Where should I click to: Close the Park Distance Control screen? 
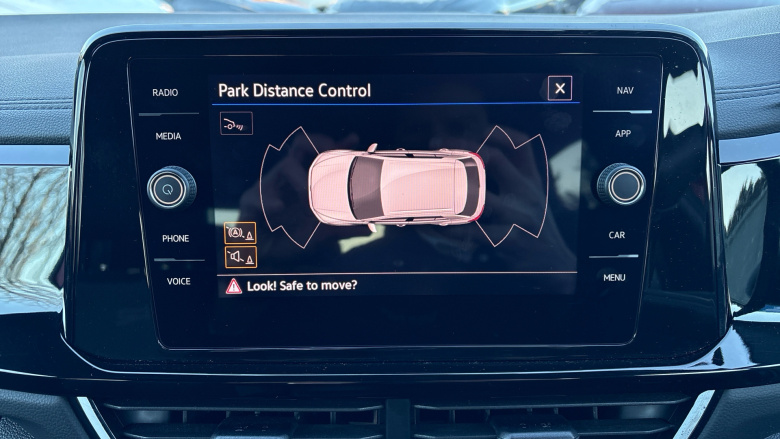pyautogui.click(x=560, y=89)
